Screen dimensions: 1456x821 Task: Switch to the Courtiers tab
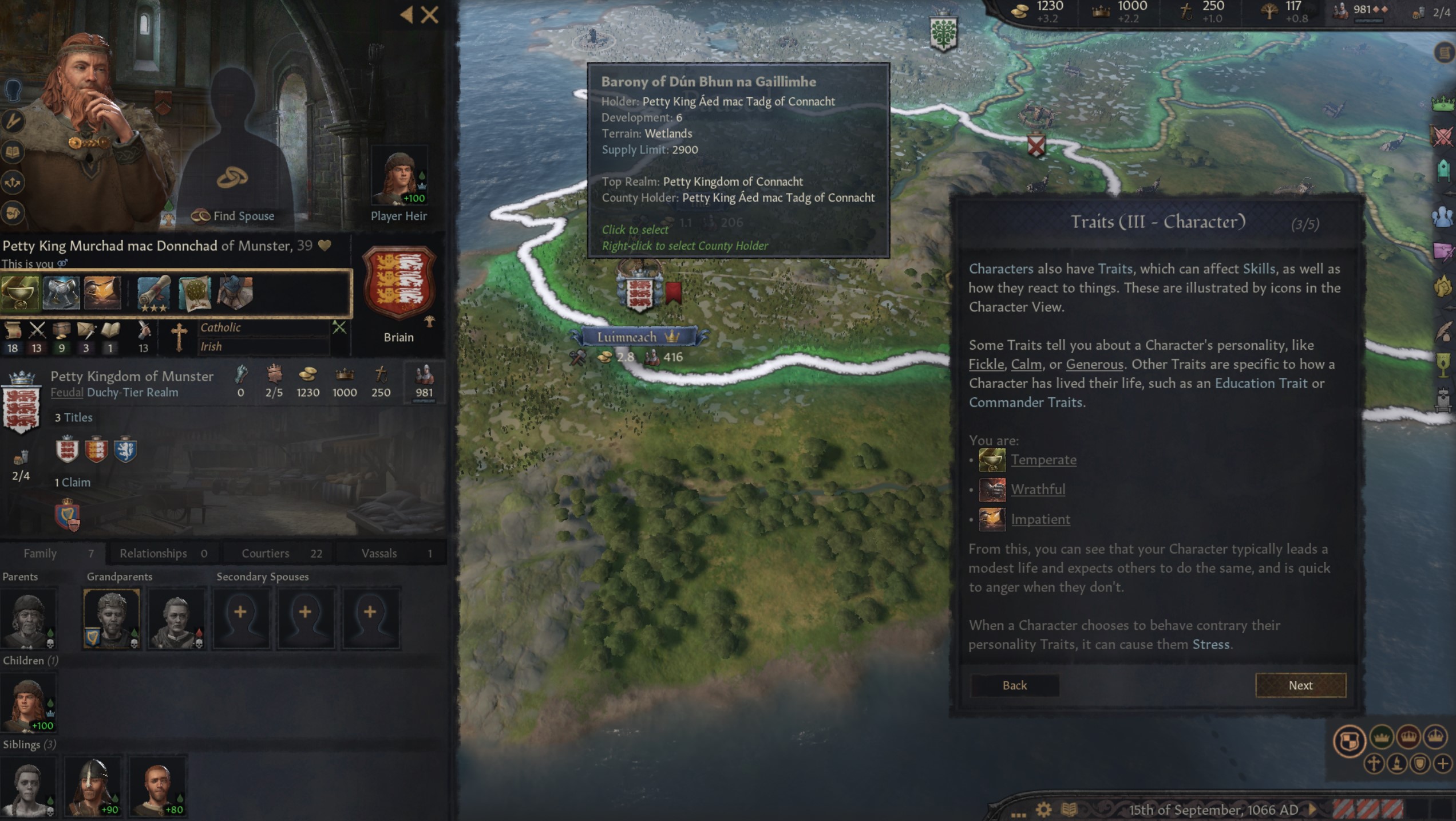pos(265,553)
